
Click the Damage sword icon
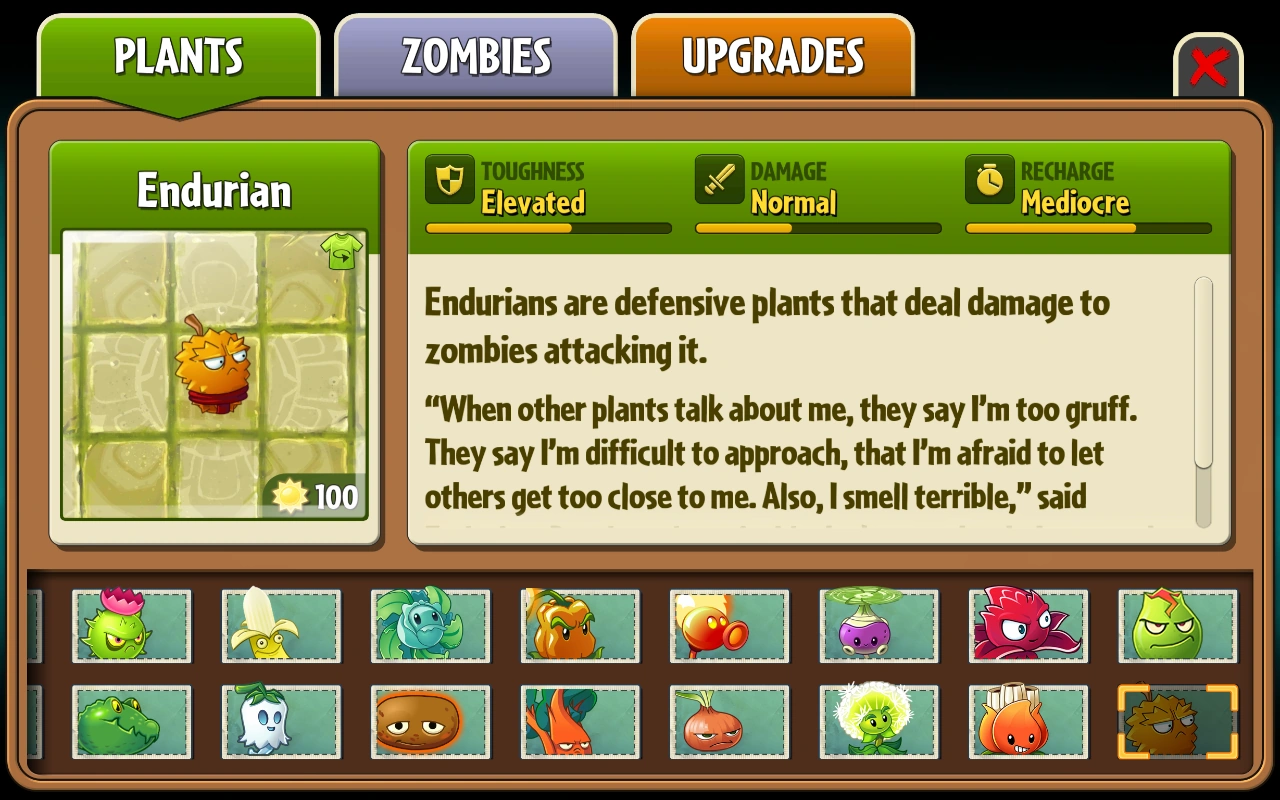719,181
